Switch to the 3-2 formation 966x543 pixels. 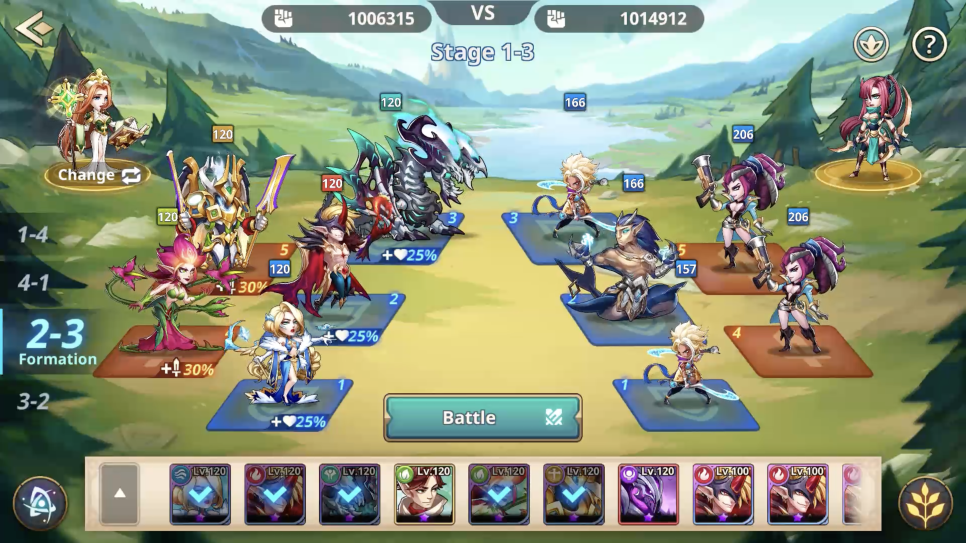[33, 402]
